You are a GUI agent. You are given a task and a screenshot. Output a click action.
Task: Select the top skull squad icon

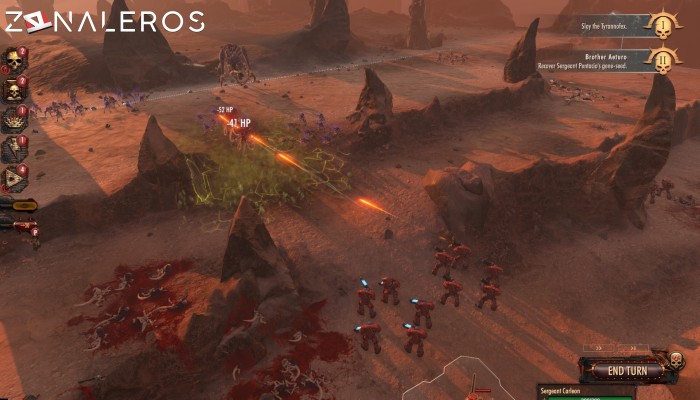click(15, 60)
